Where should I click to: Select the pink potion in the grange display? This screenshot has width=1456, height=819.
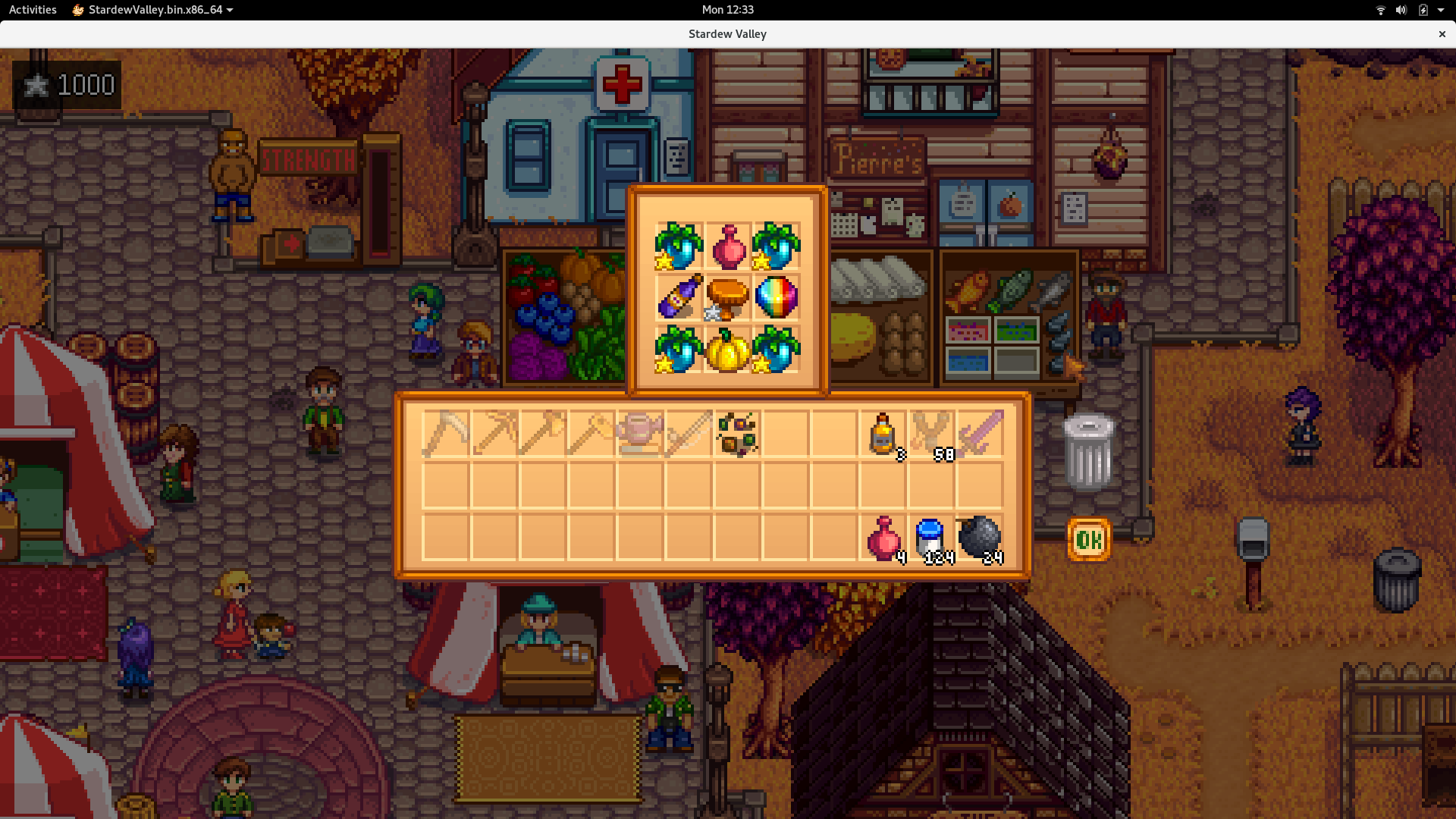coord(727,246)
